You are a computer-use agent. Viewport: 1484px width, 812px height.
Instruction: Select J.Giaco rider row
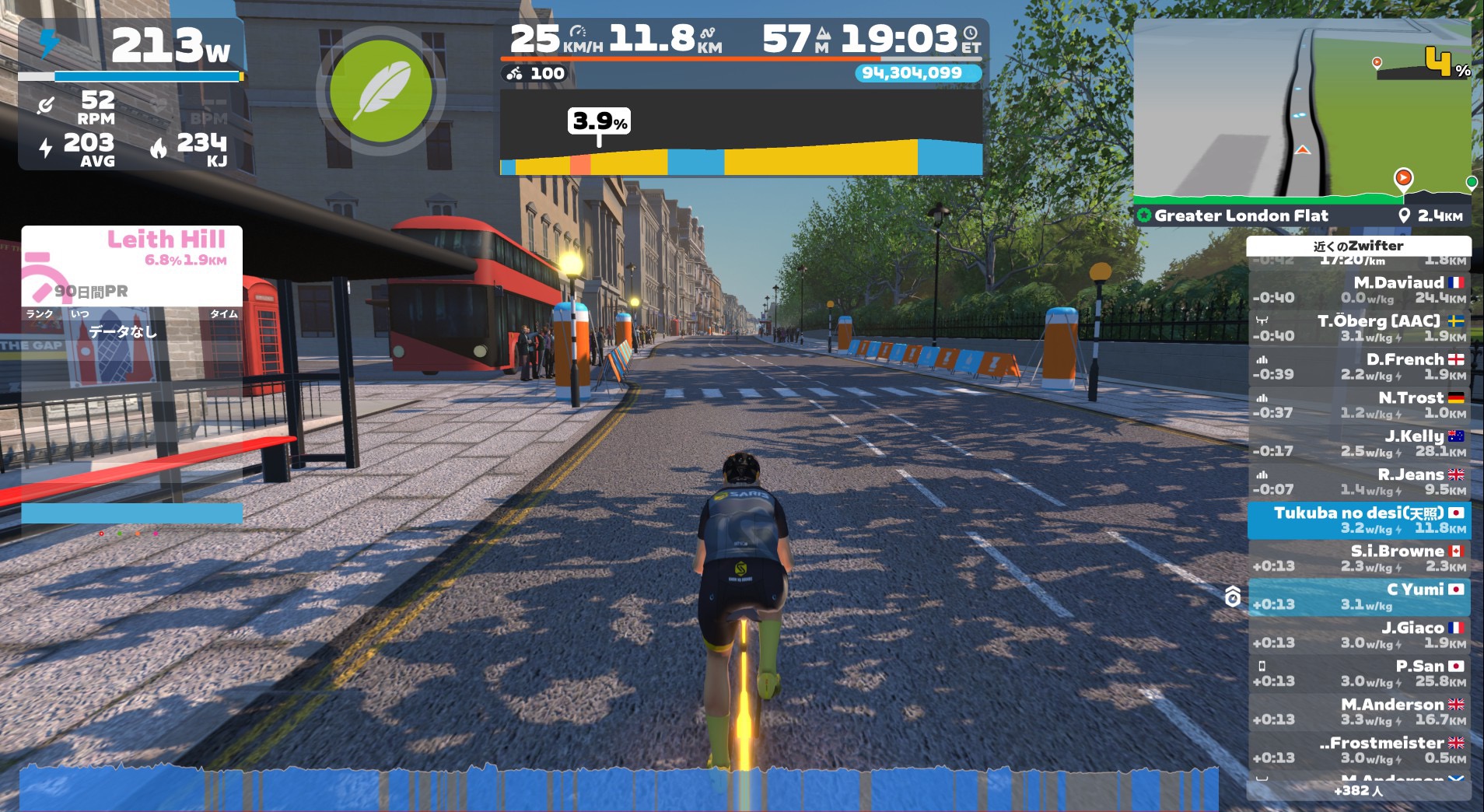[x=1359, y=635]
